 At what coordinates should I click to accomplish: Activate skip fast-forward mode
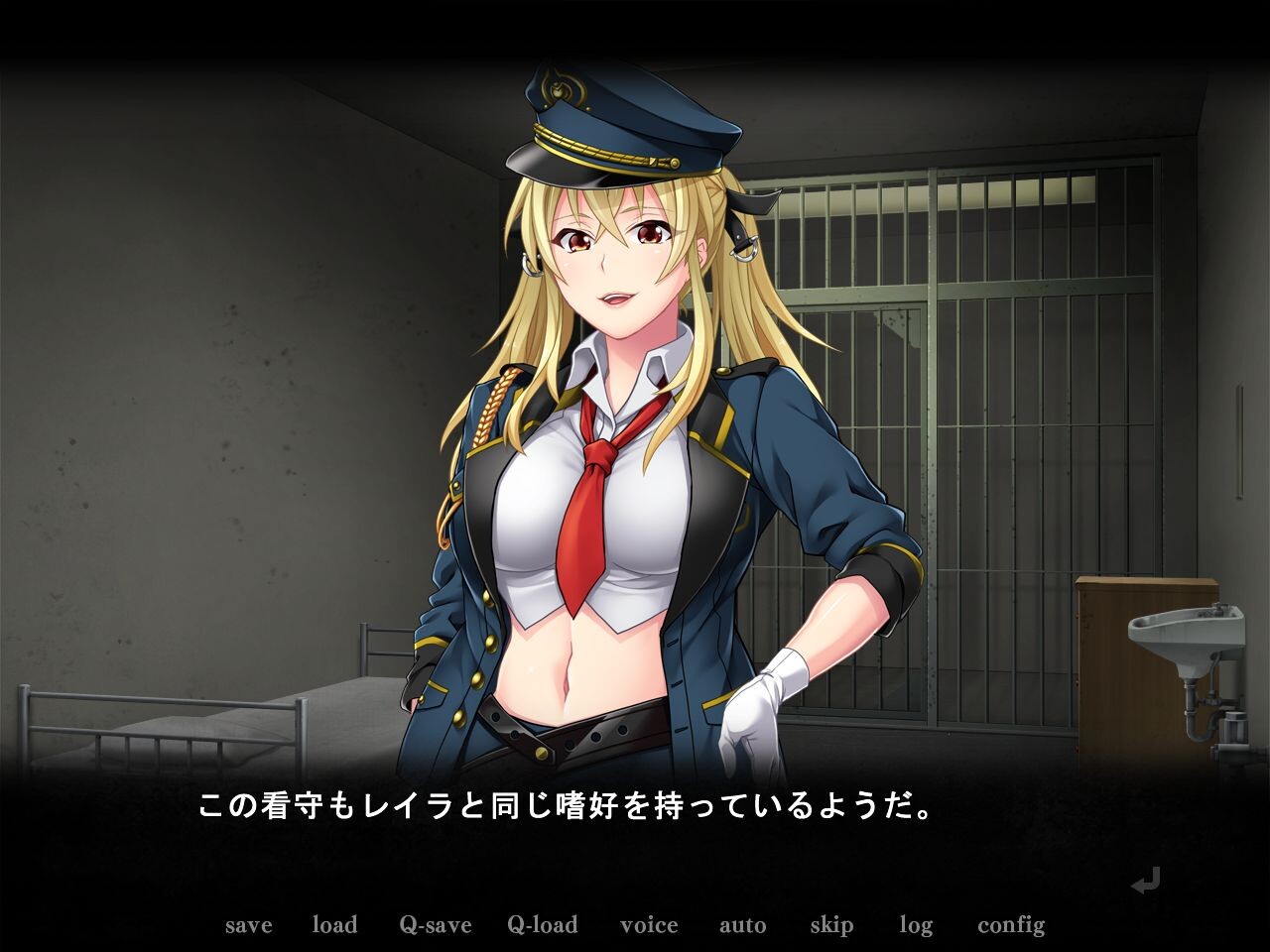click(x=830, y=925)
